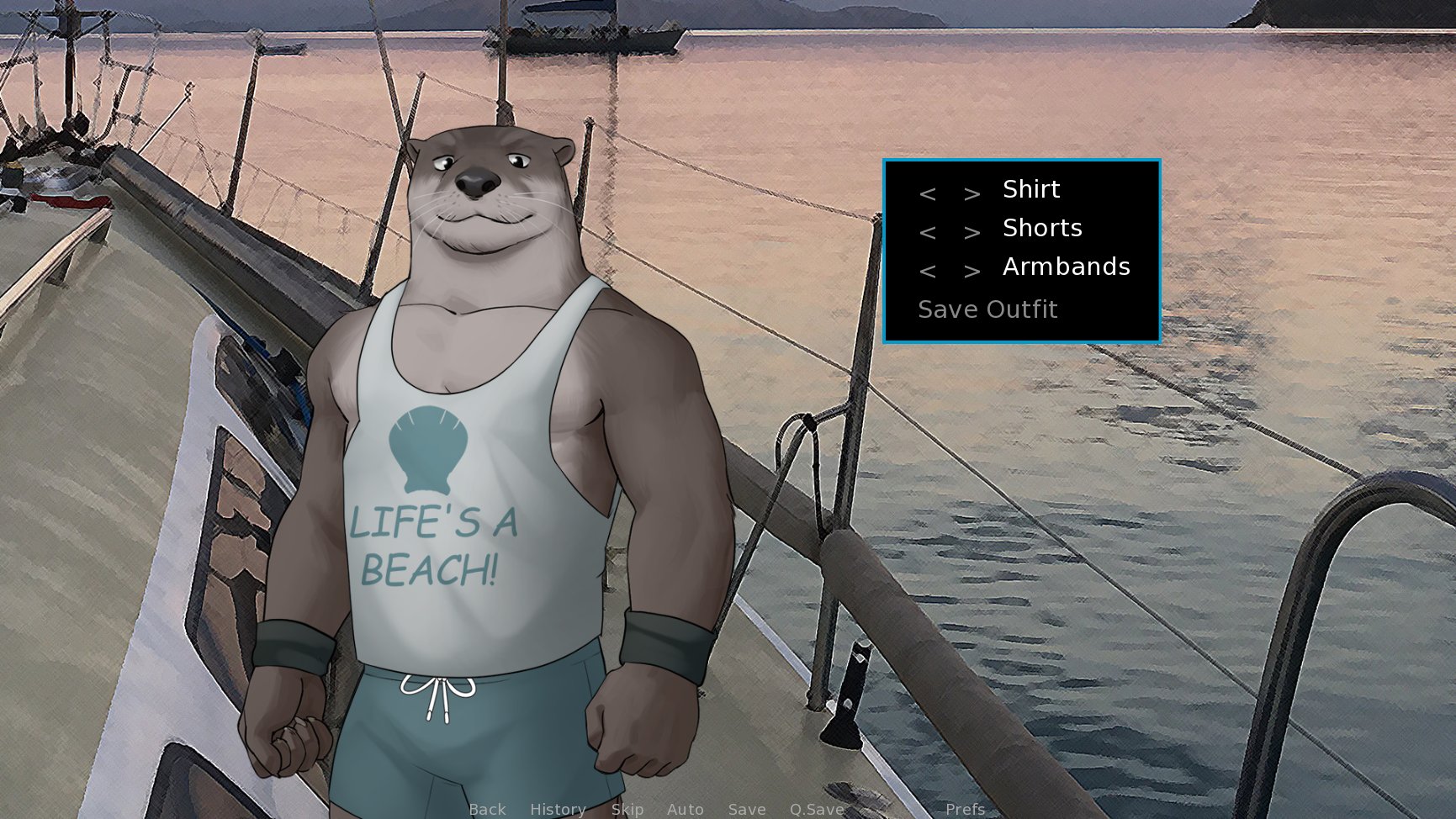This screenshot has height=819, width=1456.
Task: Click the Shirt label in the outfit panel
Action: pos(1030,188)
